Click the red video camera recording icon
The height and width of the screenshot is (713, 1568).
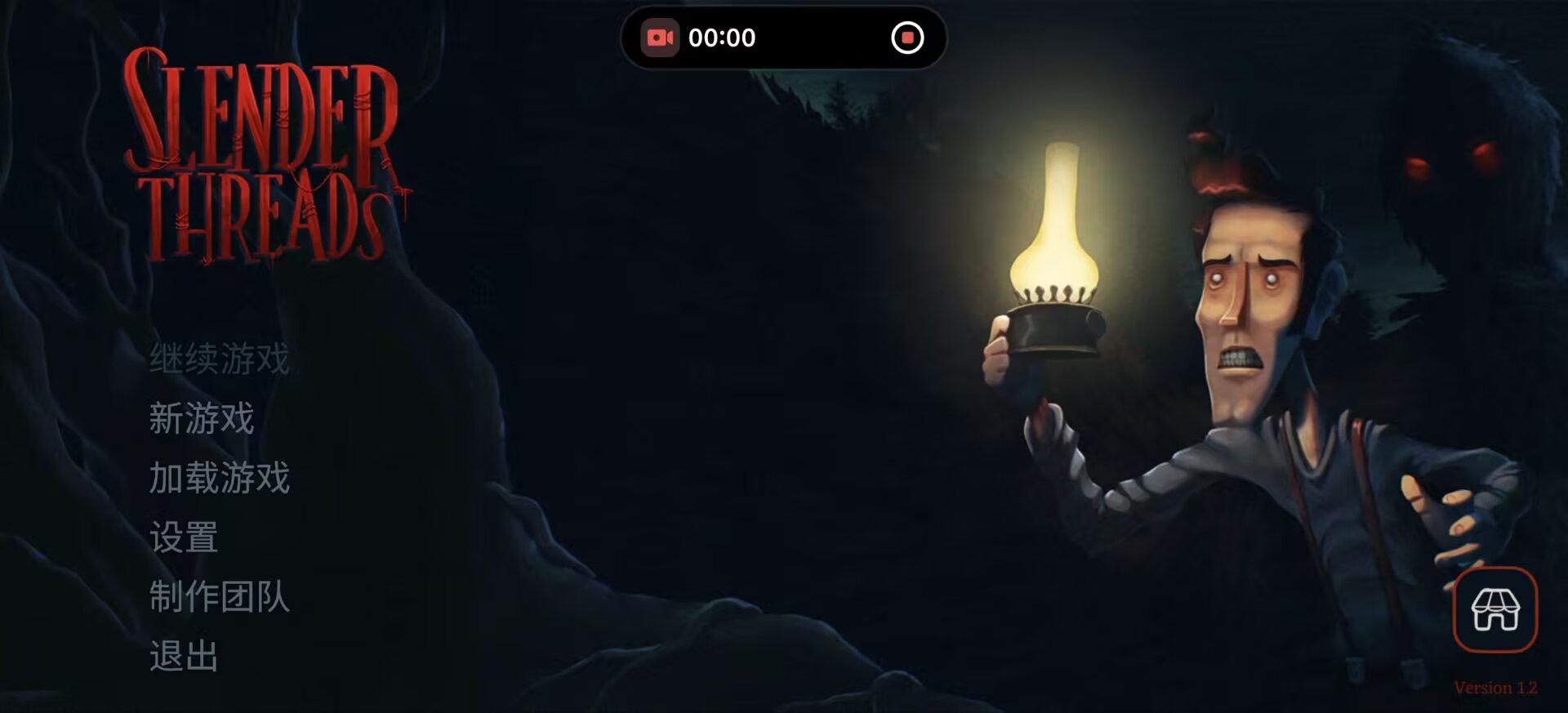coord(662,38)
